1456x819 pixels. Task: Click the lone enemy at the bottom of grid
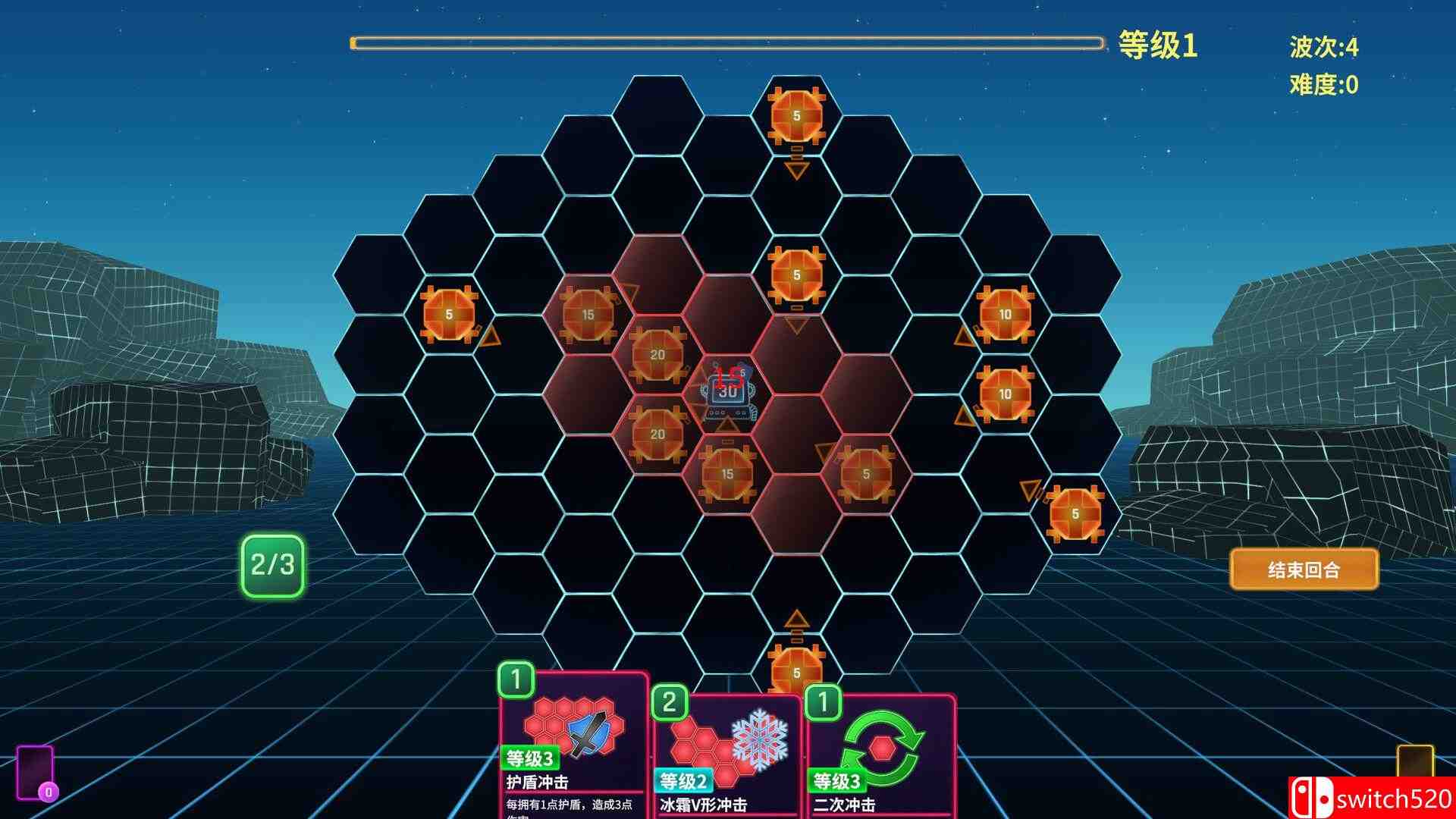(x=796, y=671)
